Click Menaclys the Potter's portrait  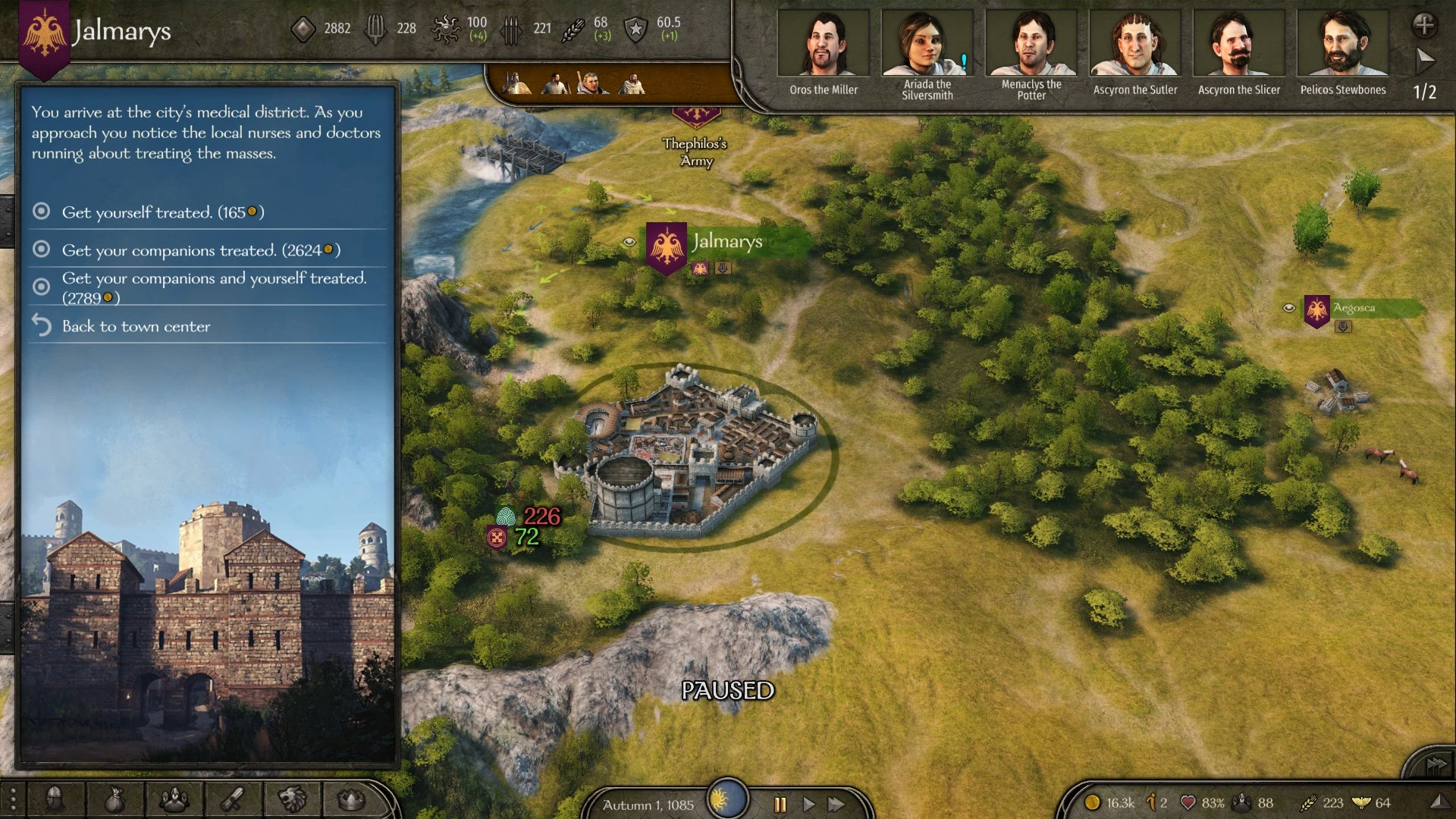[x=1031, y=44]
